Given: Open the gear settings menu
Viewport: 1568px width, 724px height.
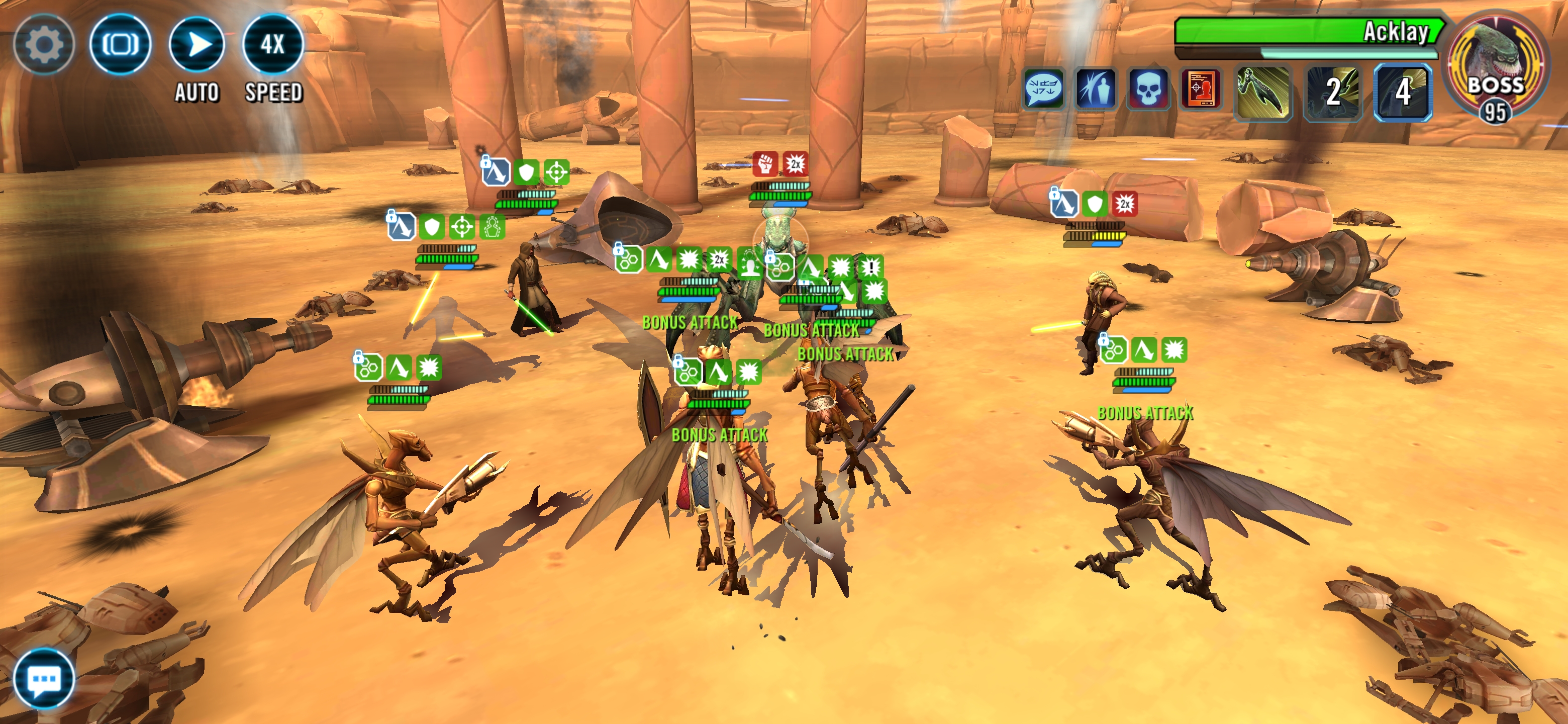Looking at the screenshot, I should [x=43, y=44].
